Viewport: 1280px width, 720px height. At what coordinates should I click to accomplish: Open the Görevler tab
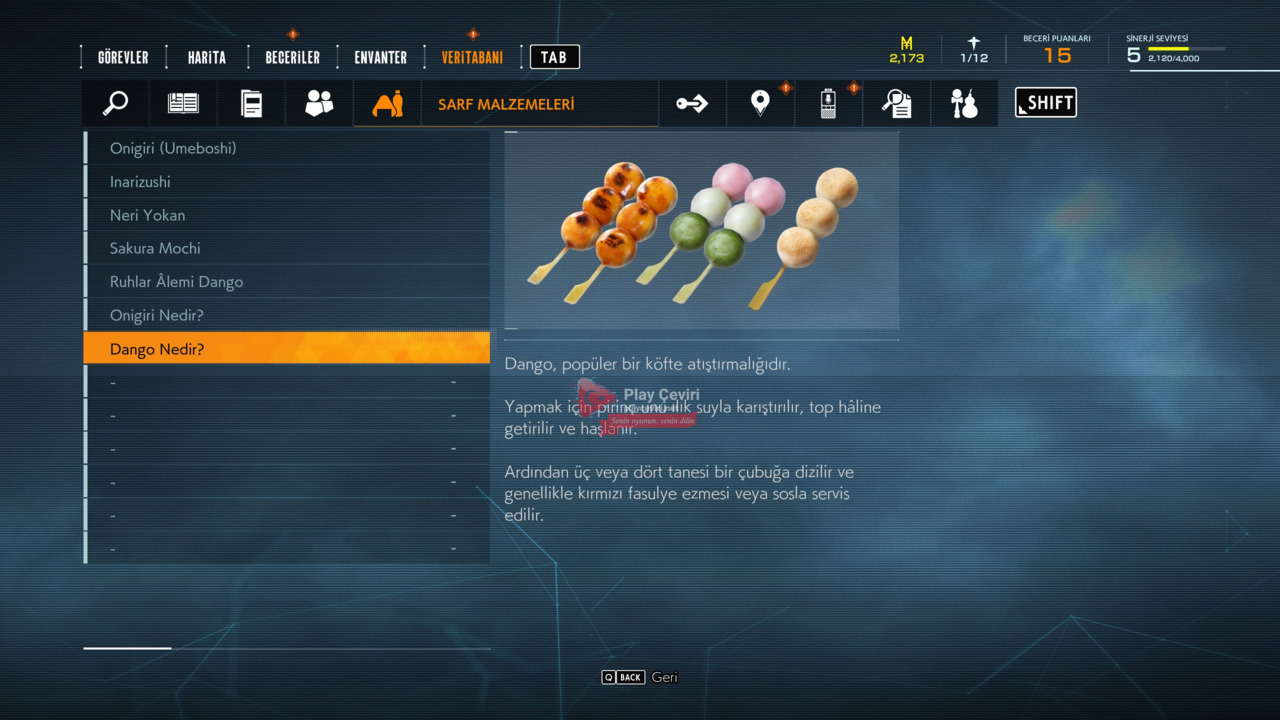click(x=123, y=58)
